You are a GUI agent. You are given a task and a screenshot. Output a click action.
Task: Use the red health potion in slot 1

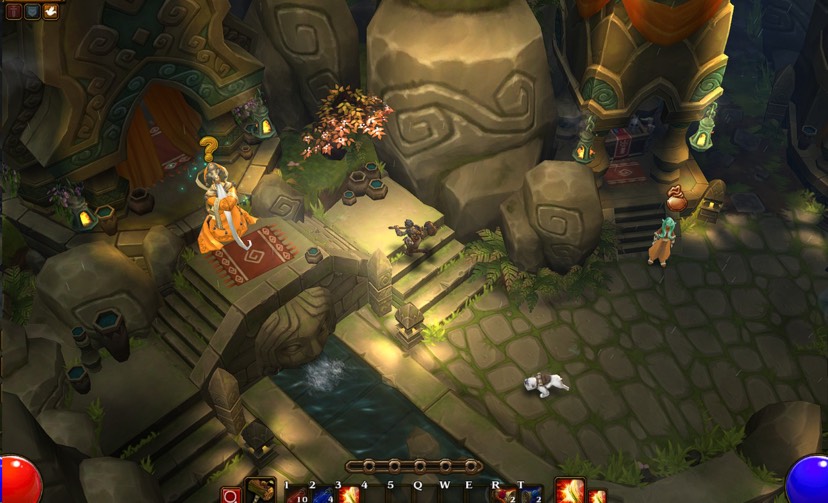tap(297, 494)
